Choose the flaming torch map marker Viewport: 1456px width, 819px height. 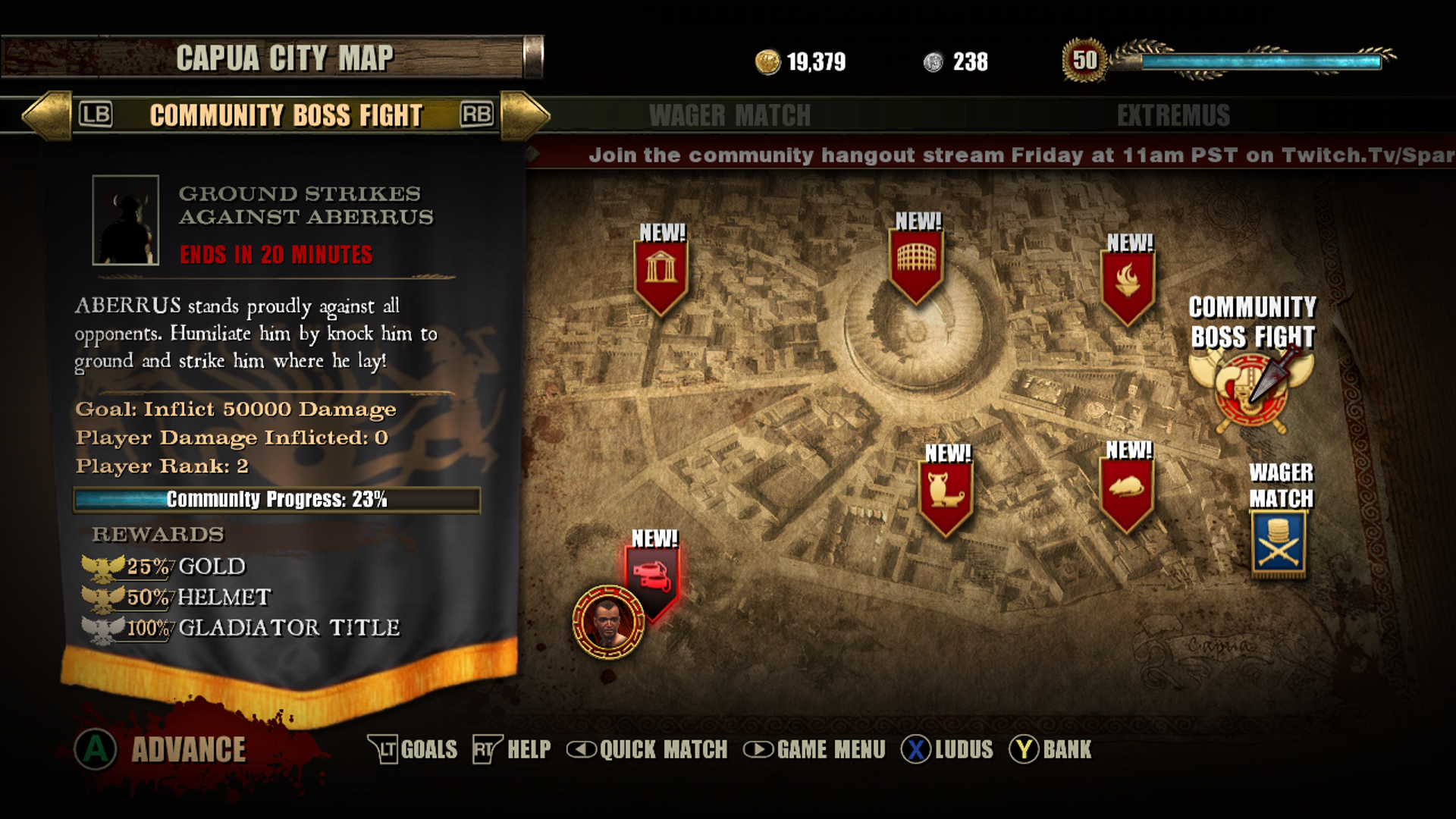(x=1128, y=282)
